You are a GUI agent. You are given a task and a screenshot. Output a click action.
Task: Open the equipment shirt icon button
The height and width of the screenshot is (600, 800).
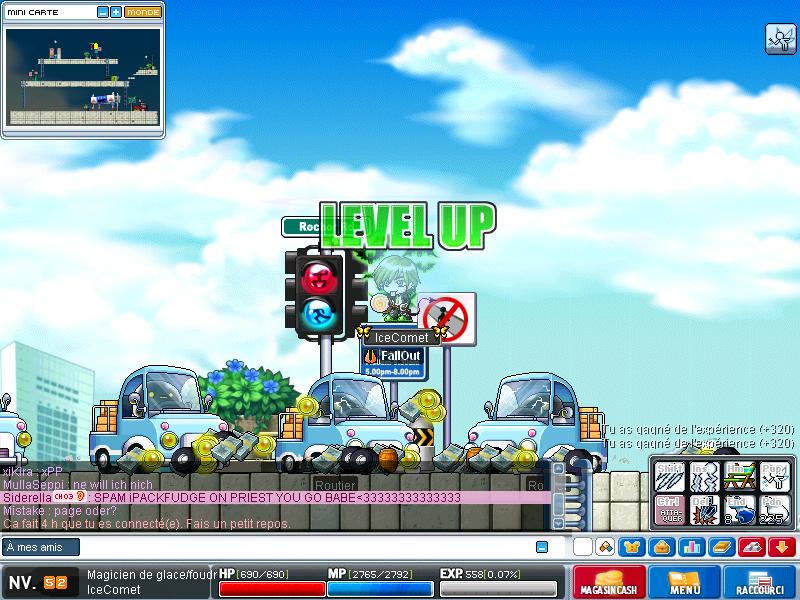[633, 547]
